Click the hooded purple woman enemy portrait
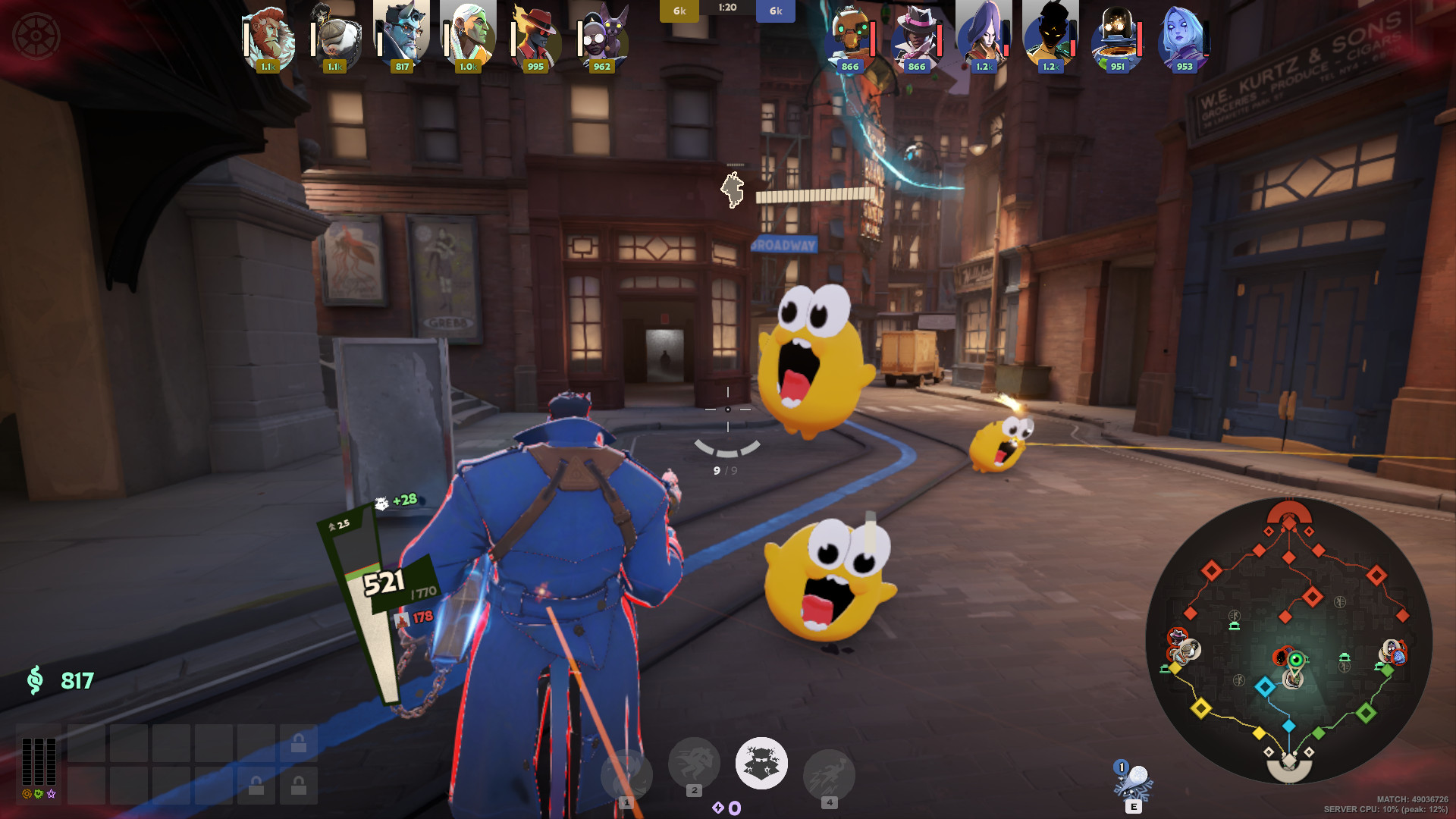Screen dimensions: 1456x819 tap(984, 36)
